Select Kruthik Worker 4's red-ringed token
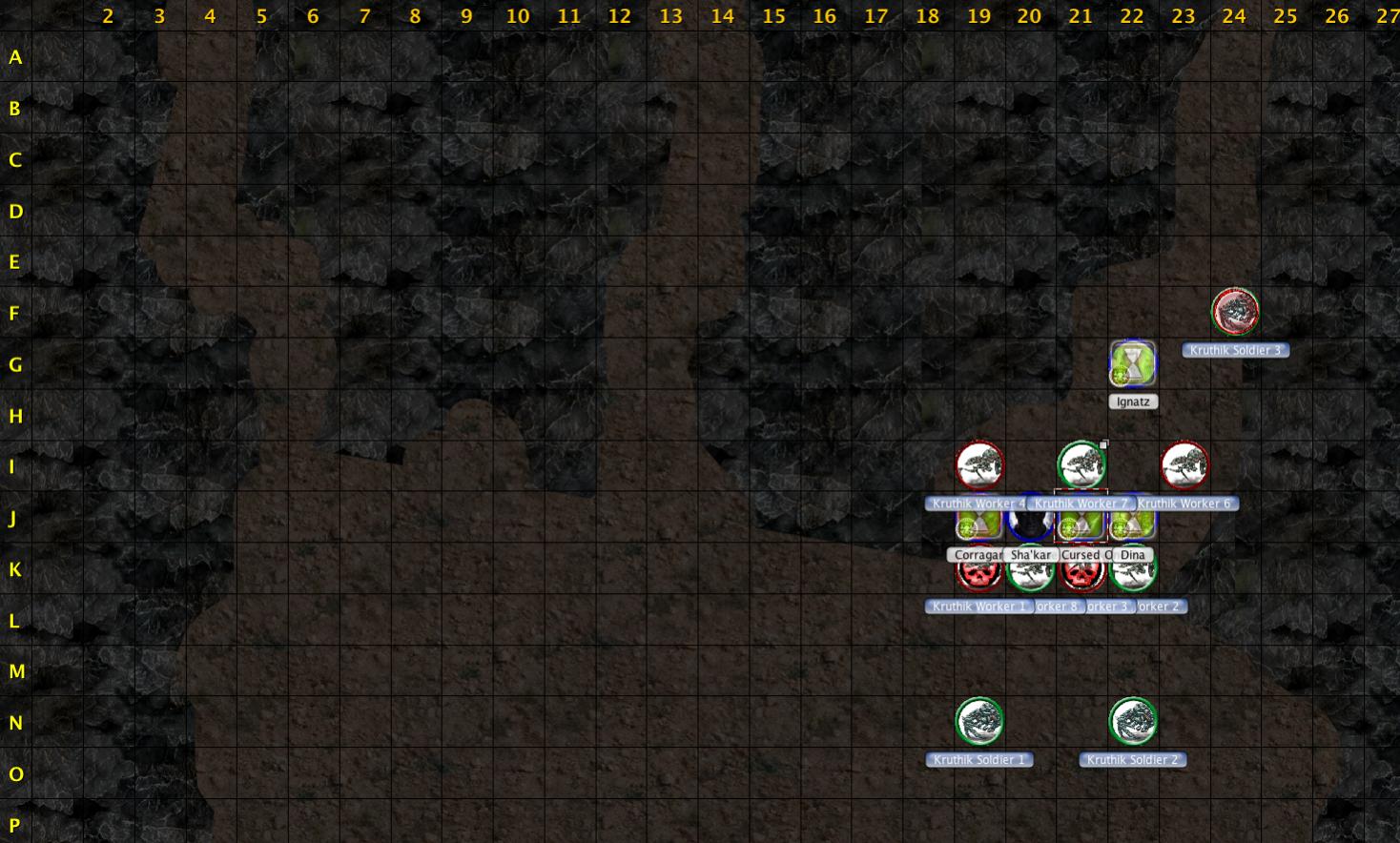This screenshot has height=843, width=1400. (x=979, y=465)
